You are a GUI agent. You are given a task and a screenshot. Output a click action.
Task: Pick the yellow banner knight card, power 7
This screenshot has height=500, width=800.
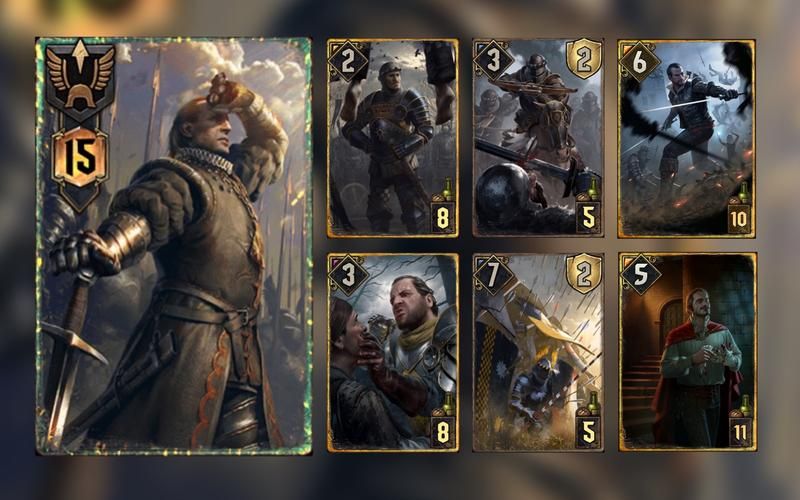(538, 352)
